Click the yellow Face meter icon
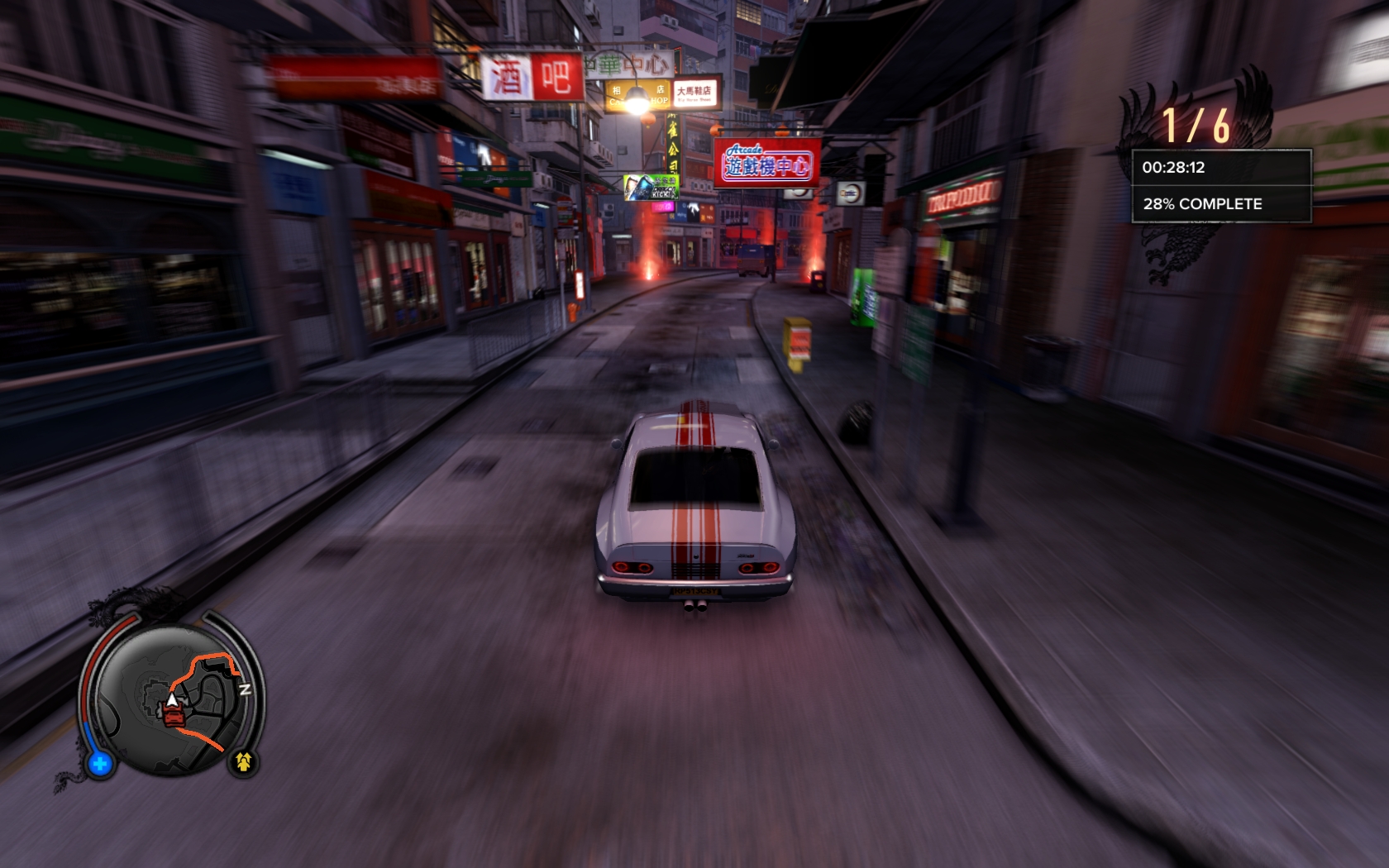This screenshot has height=868, width=1389. pyautogui.click(x=243, y=761)
